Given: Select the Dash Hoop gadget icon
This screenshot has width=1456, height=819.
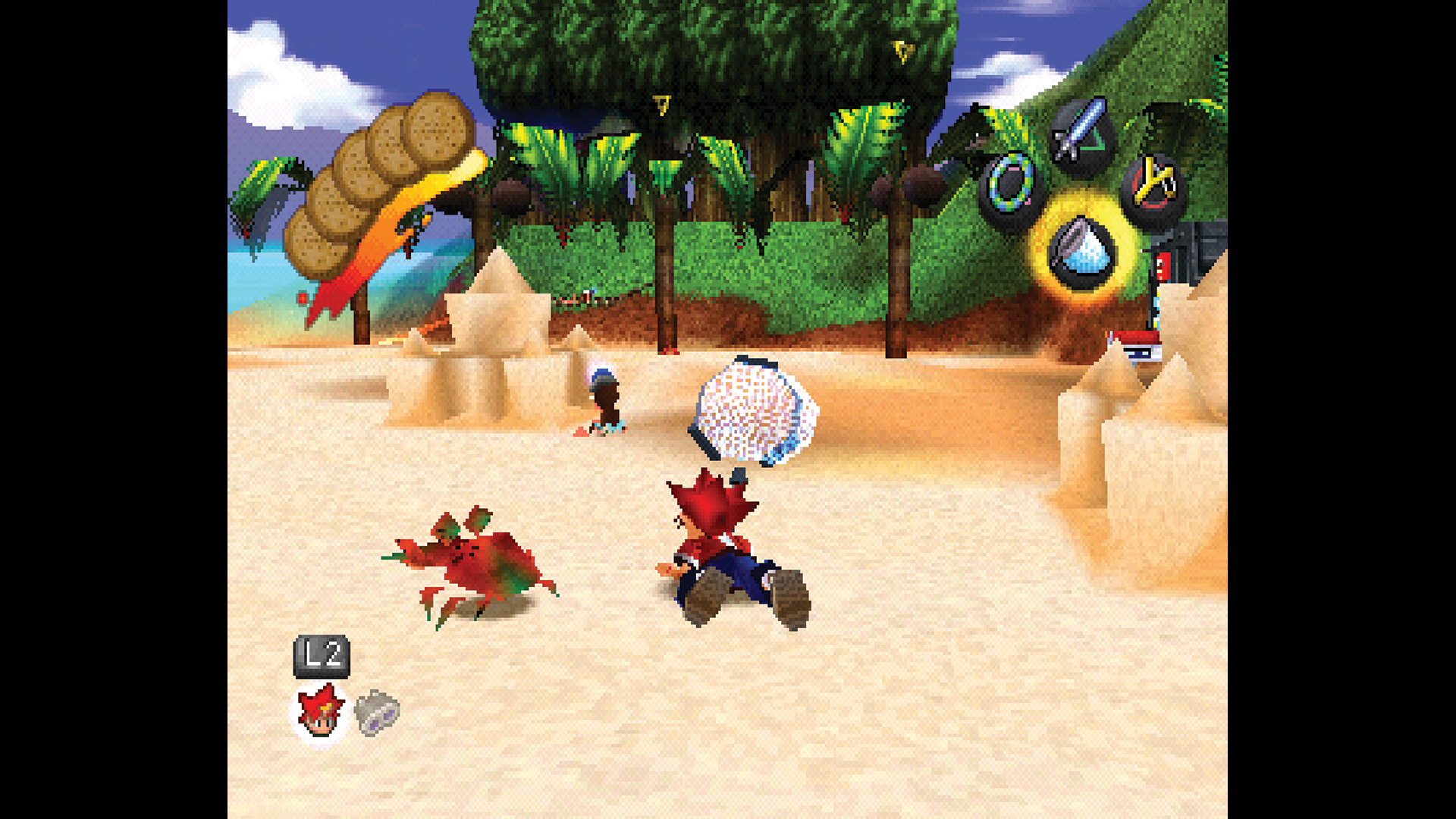Looking at the screenshot, I should (x=1009, y=190).
